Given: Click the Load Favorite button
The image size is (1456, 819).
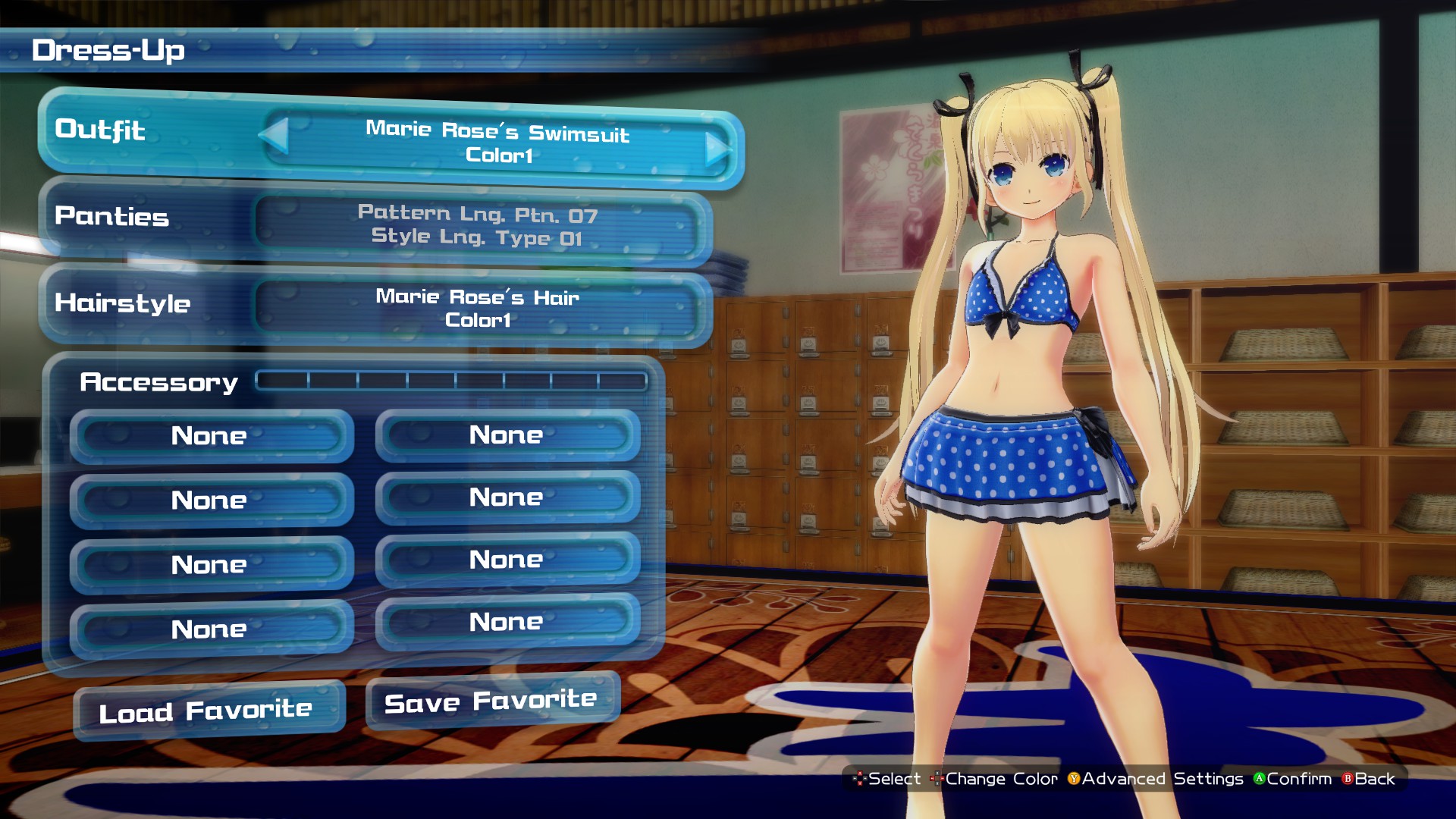Looking at the screenshot, I should [x=206, y=708].
